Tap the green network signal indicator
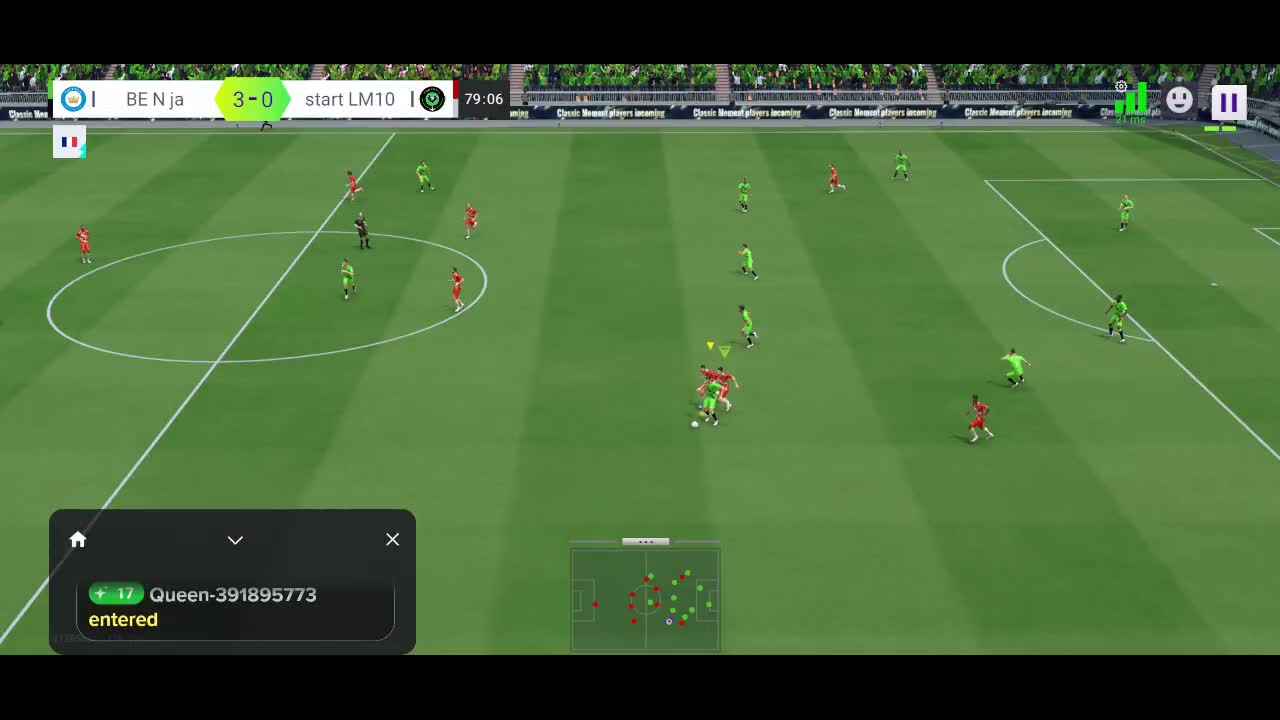This screenshot has height=720, width=1280. pos(1132,100)
